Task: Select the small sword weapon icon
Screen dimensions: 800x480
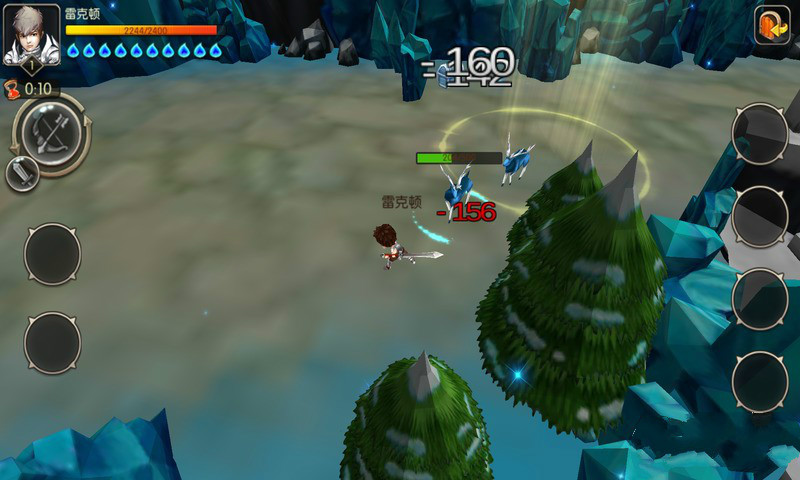Action: [22, 173]
